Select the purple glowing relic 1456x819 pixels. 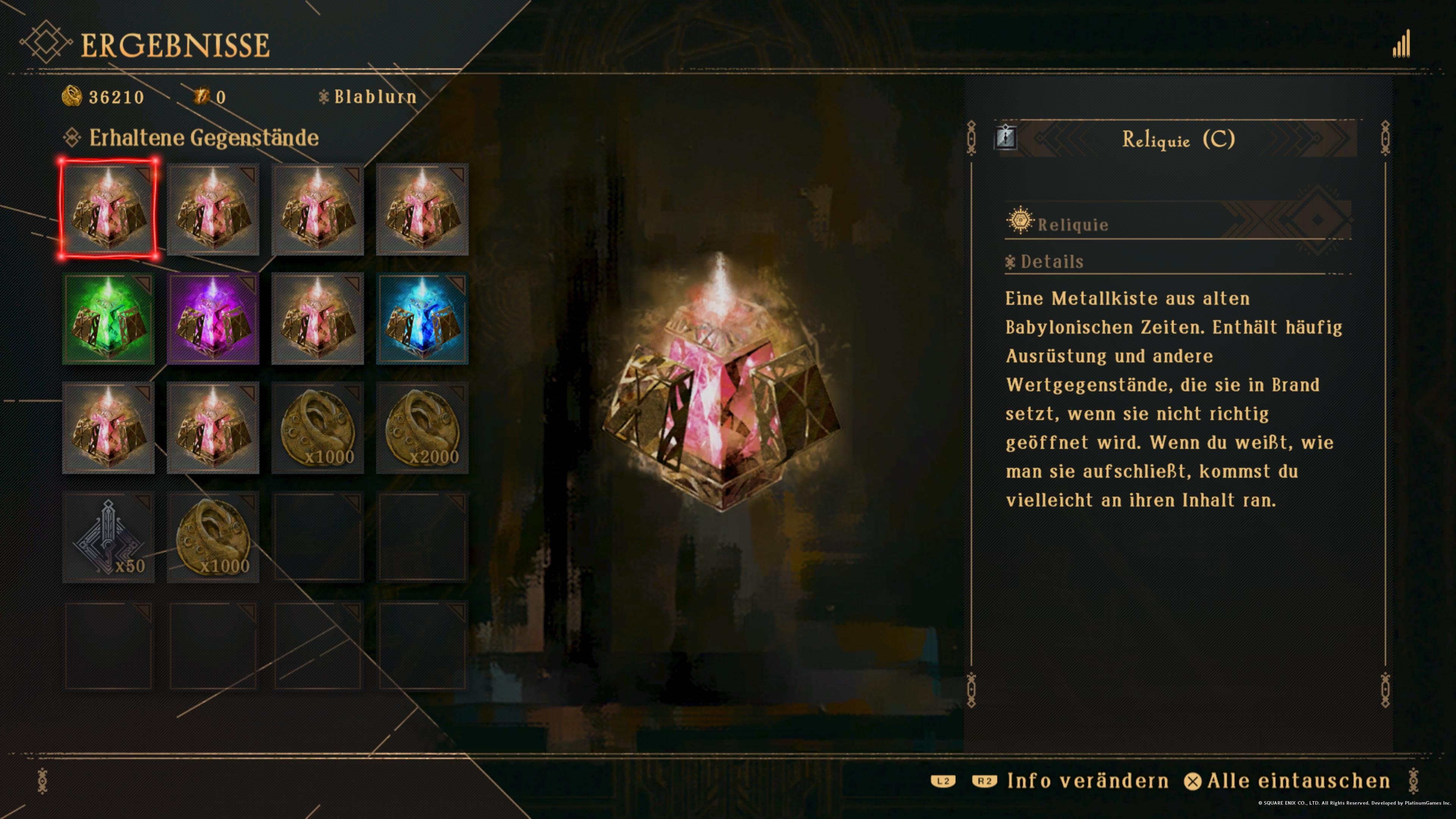tap(212, 319)
